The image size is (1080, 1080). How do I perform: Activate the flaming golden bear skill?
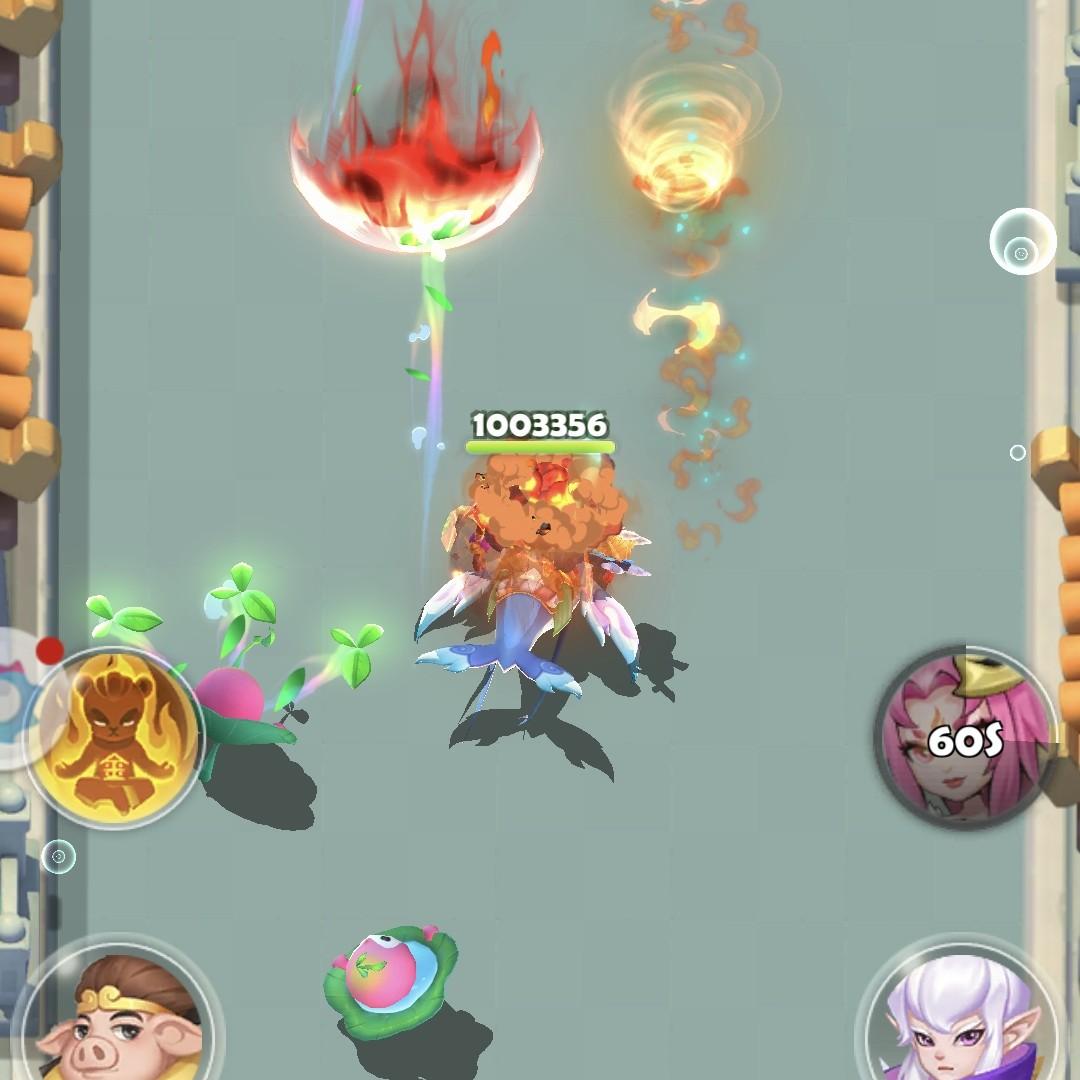coord(112,738)
